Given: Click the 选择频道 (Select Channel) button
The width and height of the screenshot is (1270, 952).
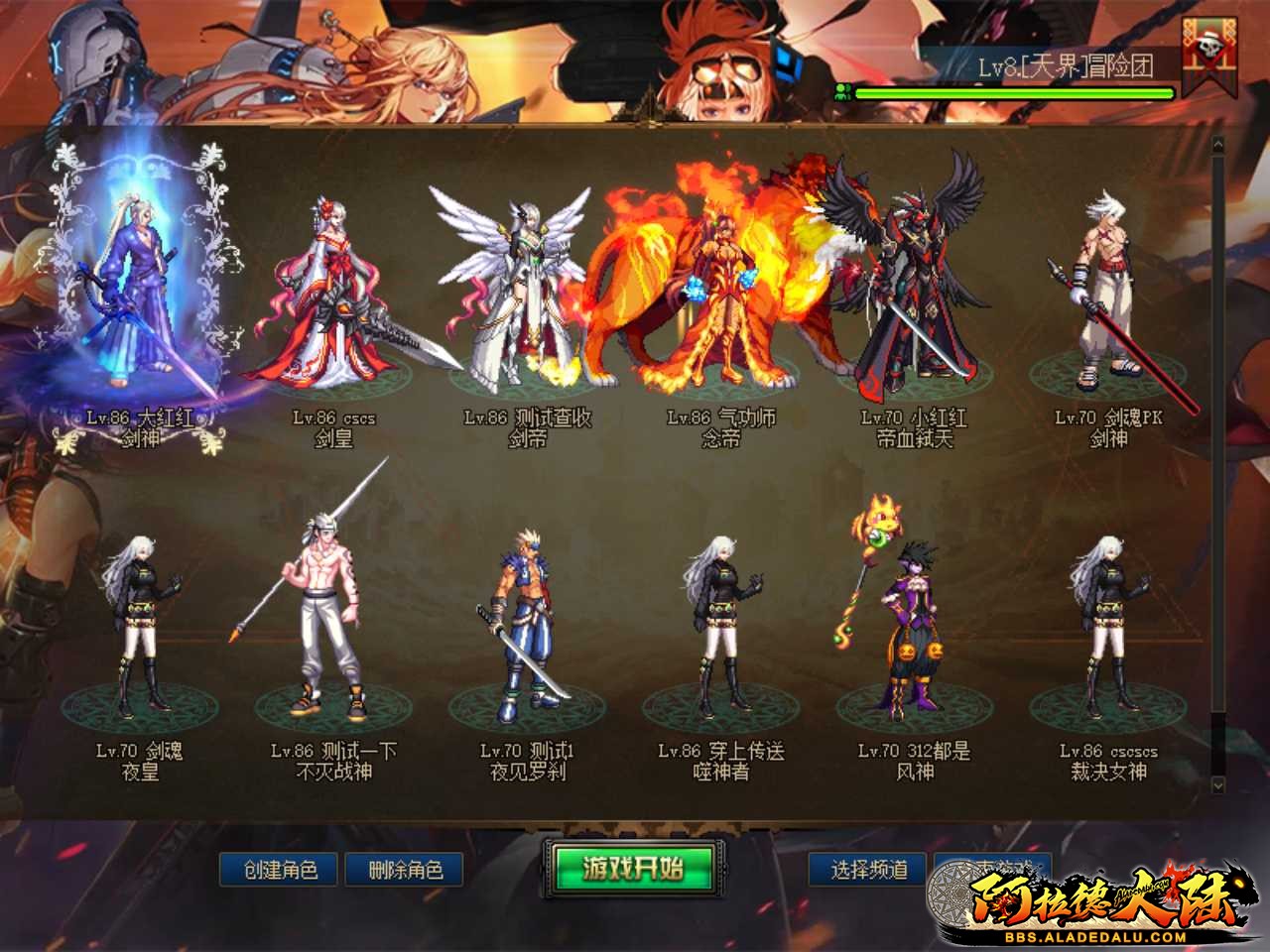Looking at the screenshot, I should (867, 867).
